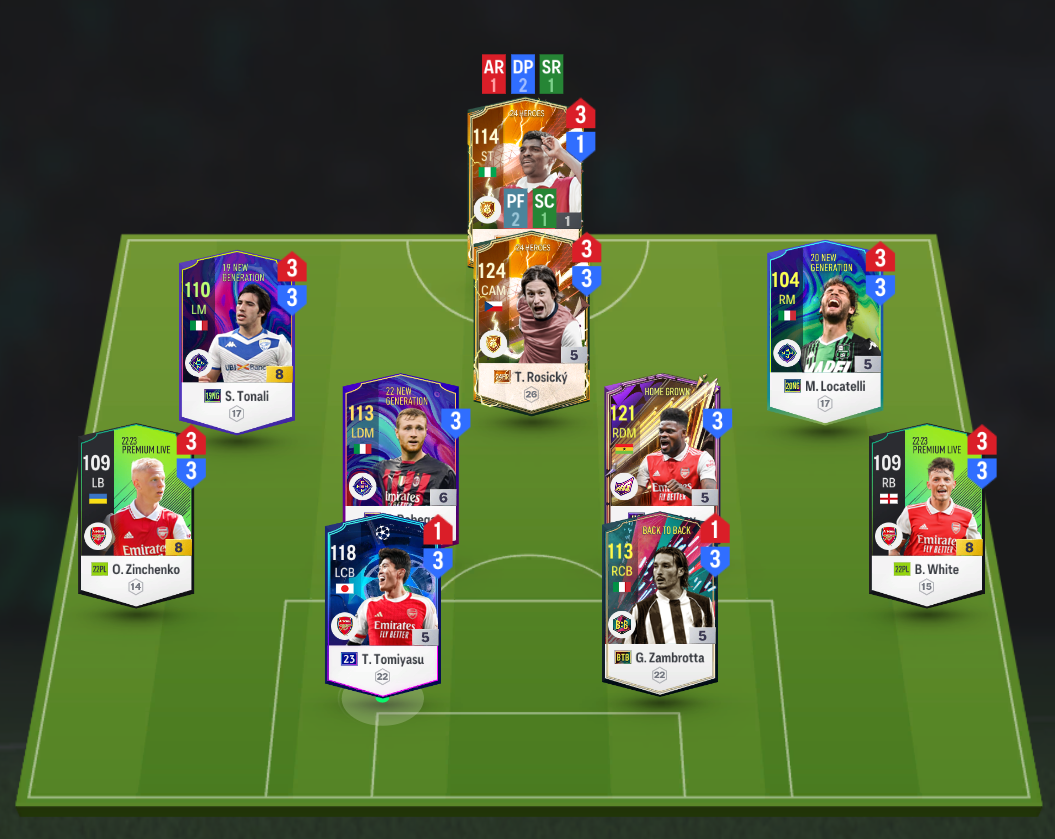The width and height of the screenshot is (1055, 839).
Task: Click the red AR badge above the striker
Action: [x=494, y=74]
